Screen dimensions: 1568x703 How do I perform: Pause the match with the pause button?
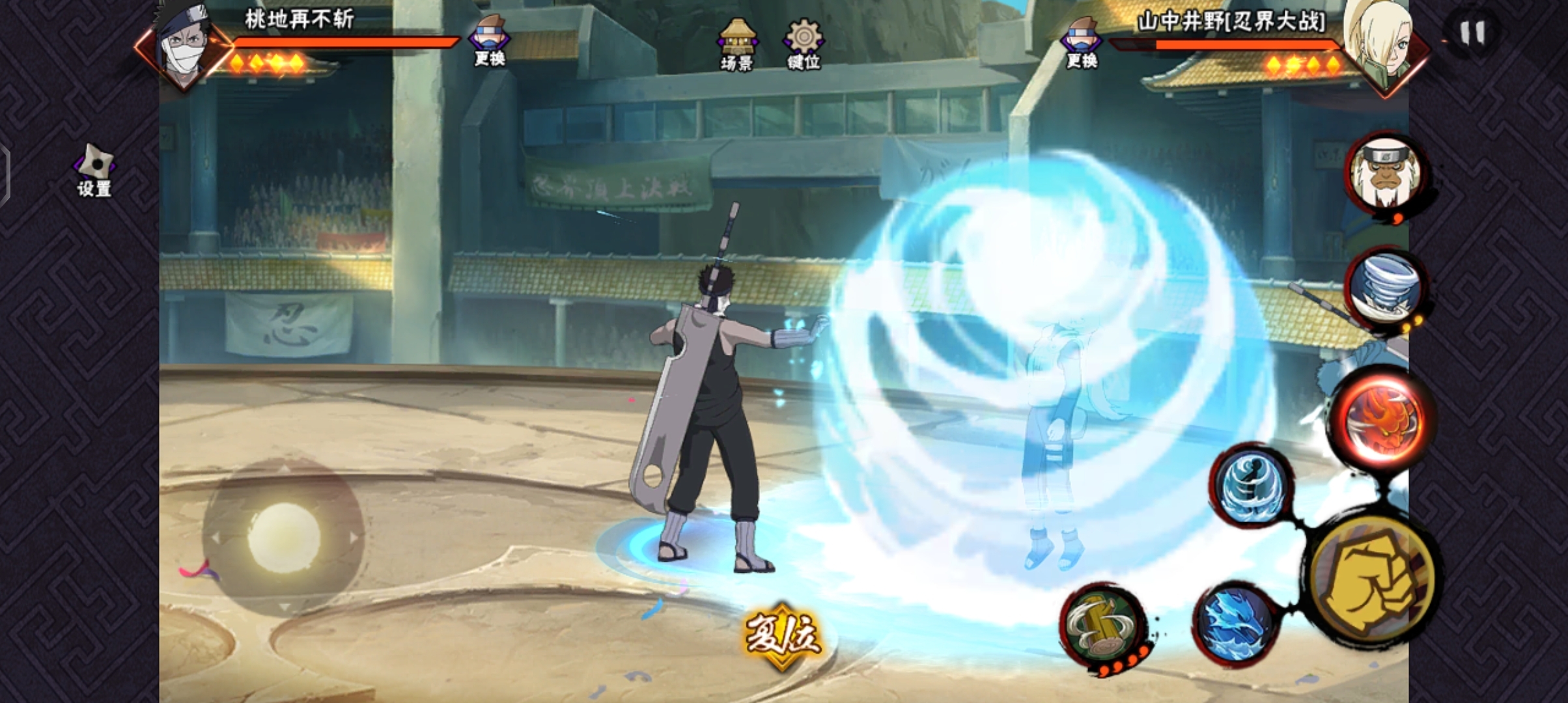pyautogui.click(x=1472, y=33)
